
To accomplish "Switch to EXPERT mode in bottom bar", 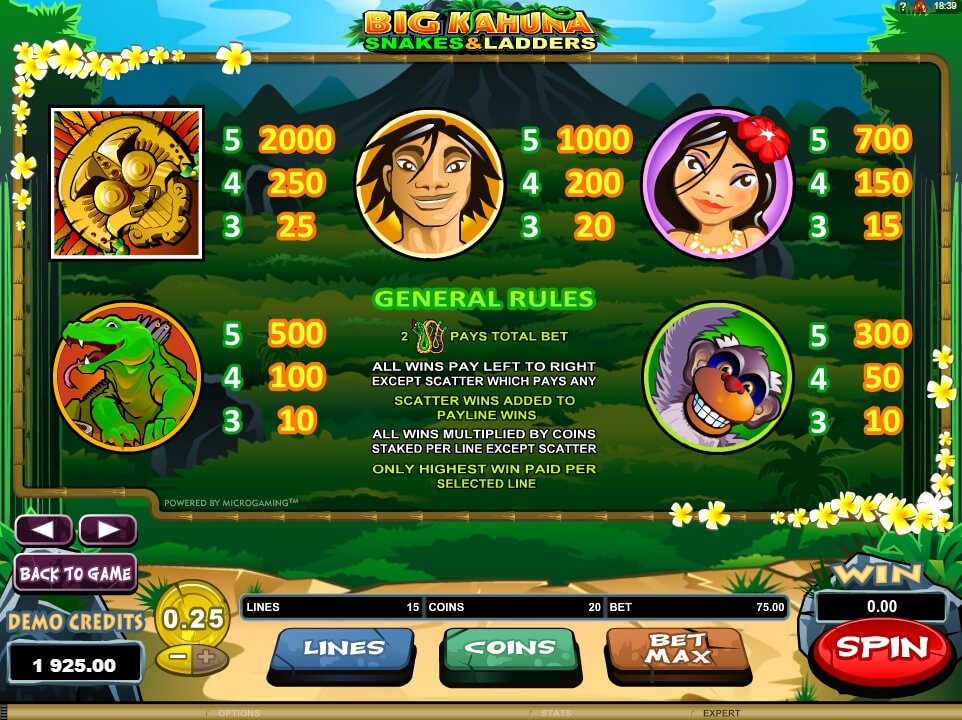I will pyautogui.click(x=720, y=713).
